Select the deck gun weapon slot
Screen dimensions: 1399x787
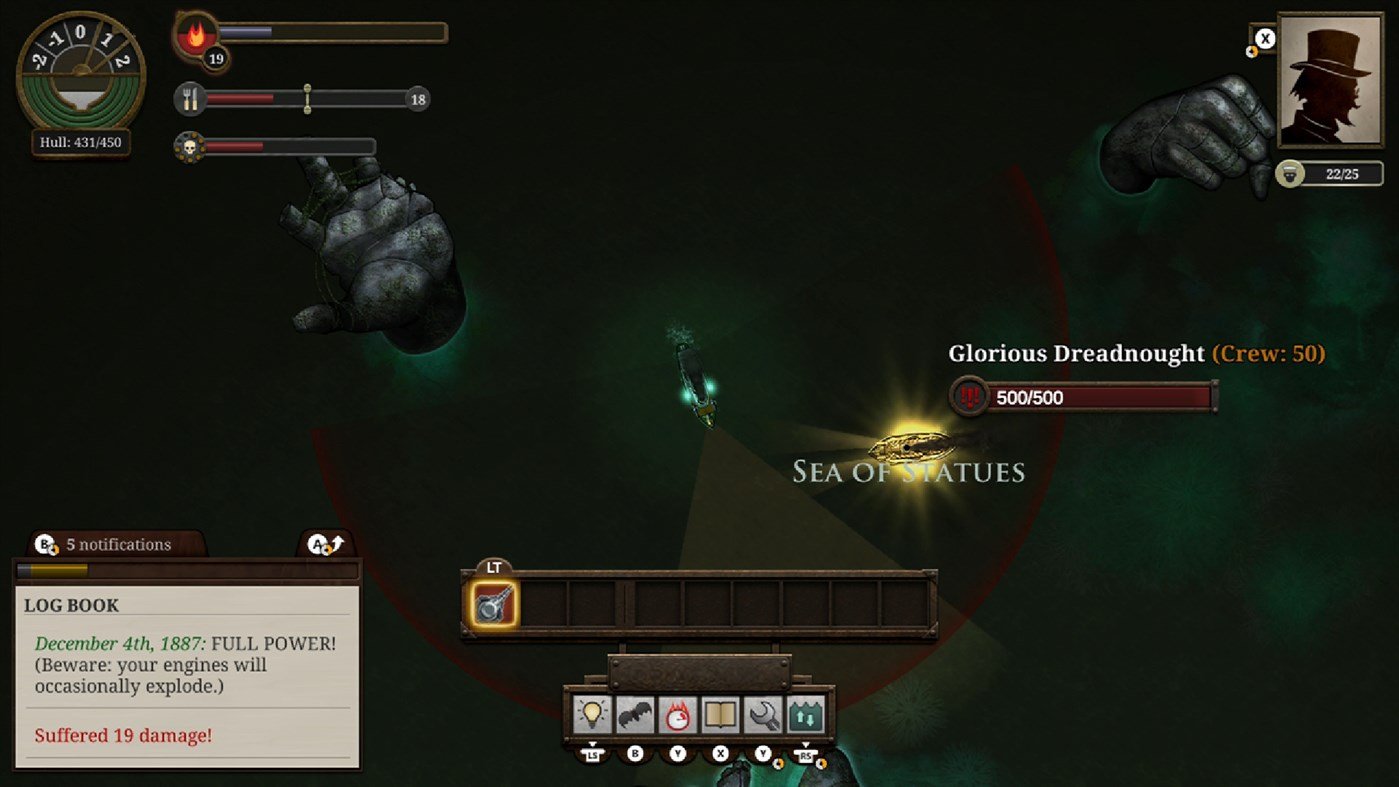(493, 605)
